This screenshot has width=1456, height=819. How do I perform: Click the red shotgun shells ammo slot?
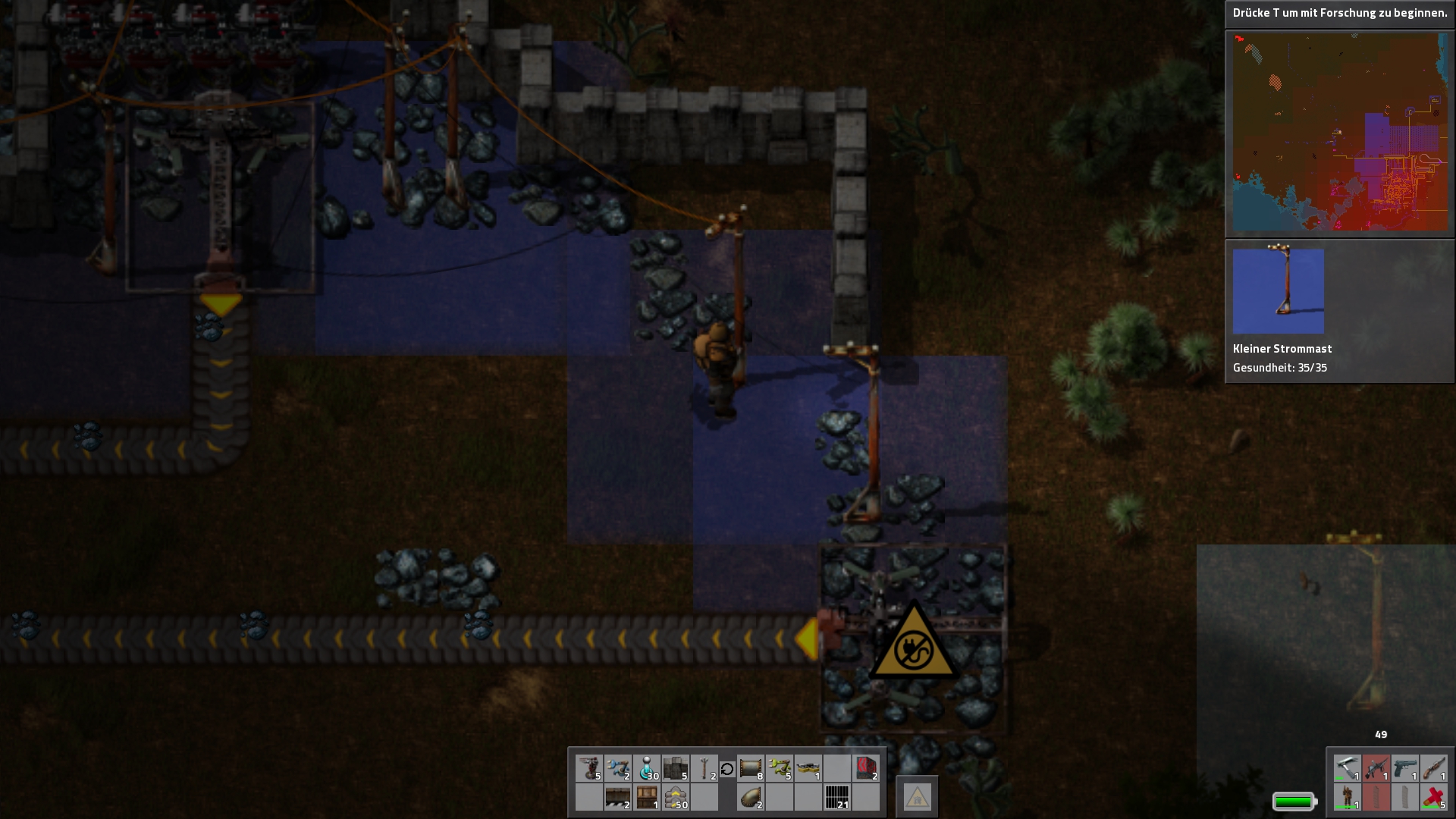1434,797
